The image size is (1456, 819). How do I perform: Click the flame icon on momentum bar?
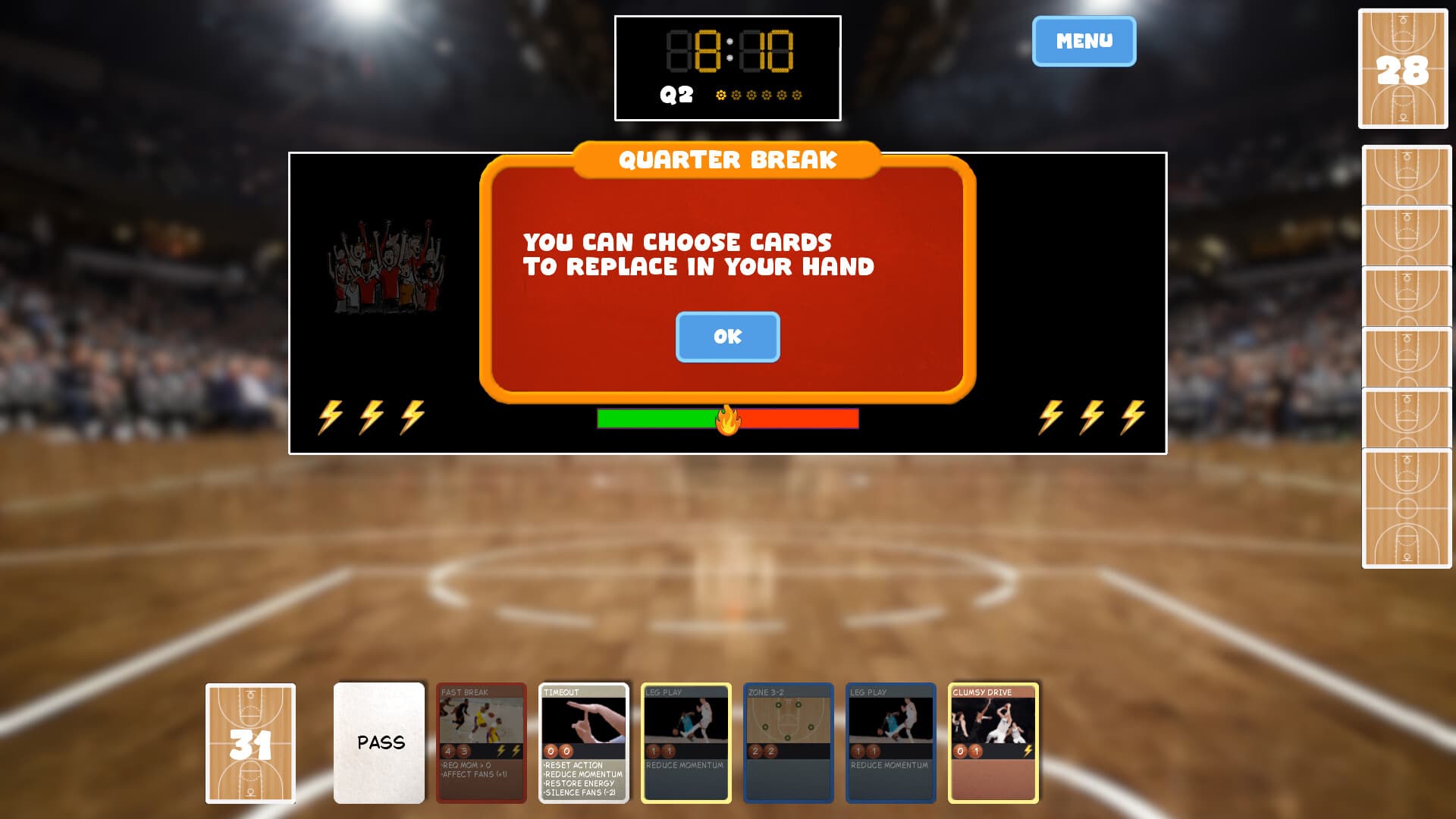727,419
